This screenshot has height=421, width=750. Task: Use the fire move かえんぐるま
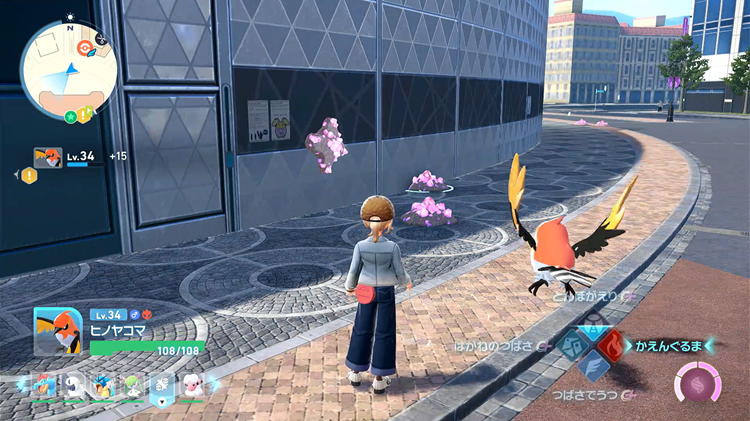click(x=612, y=346)
